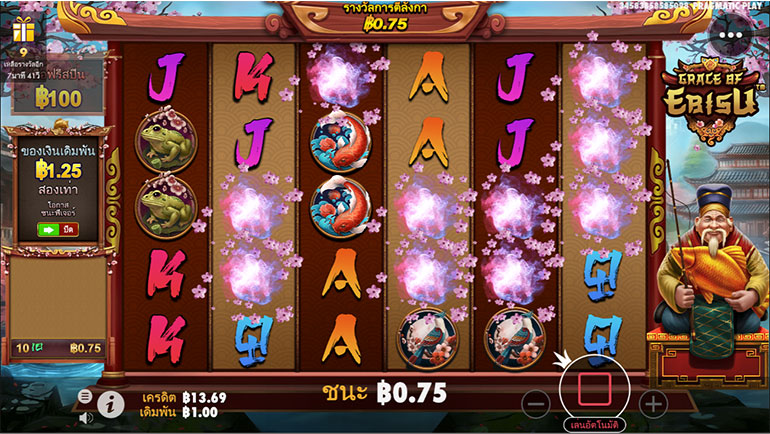Open the gift box rewards icon
This screenshot has height=434, width=770.
pyautogui.click(x=24, y=32)
